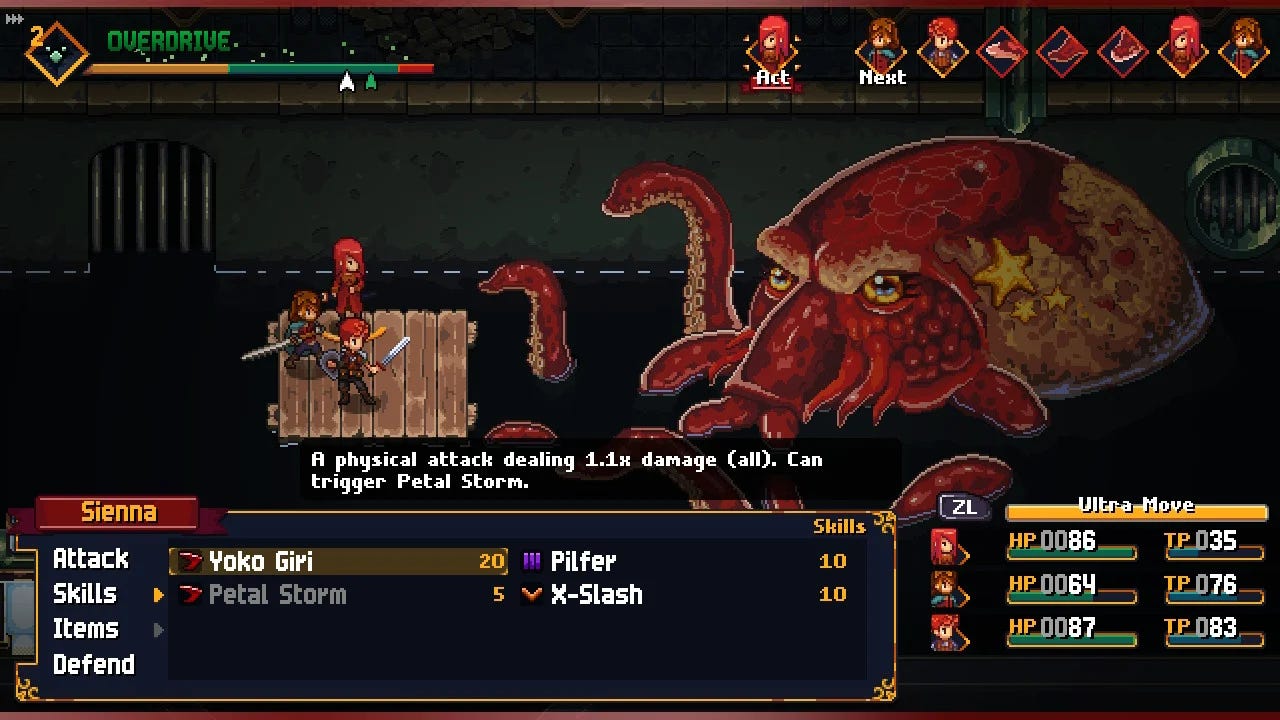
Task: Choose the Pilfer skill
Action: pos(583,561)
